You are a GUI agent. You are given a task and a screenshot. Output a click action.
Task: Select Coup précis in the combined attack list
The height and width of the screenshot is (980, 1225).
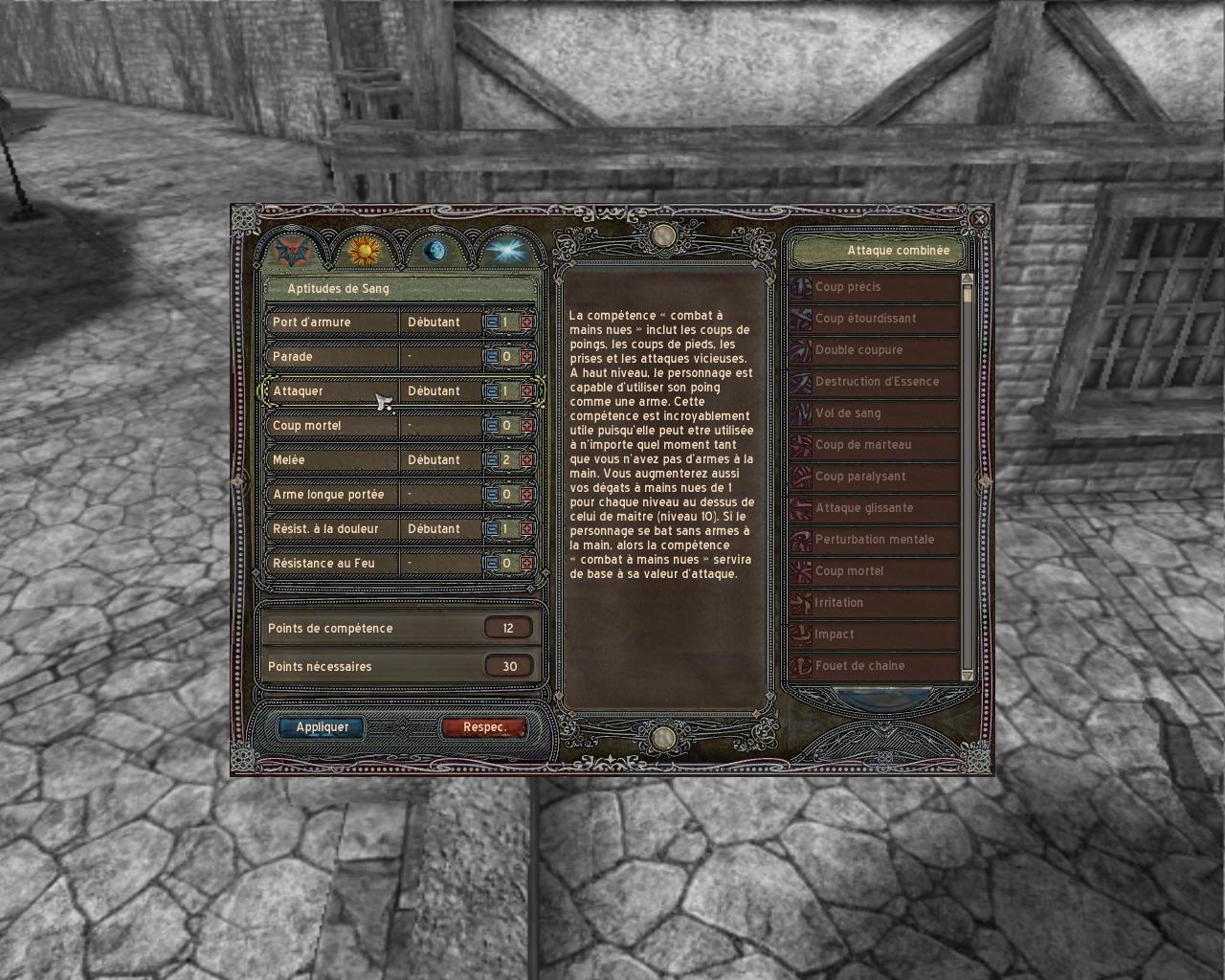875,287
